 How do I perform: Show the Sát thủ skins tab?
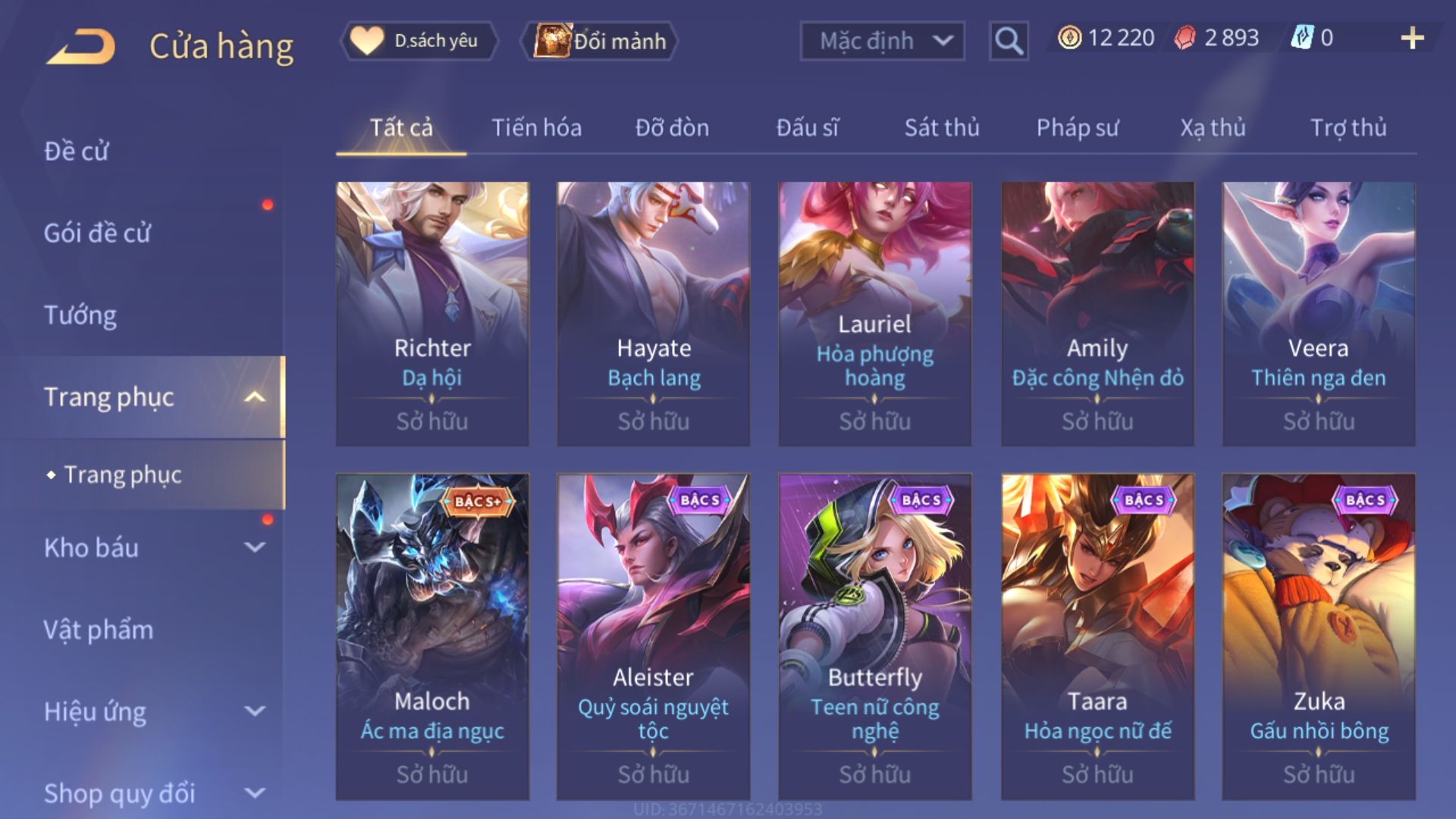(941, 127)
